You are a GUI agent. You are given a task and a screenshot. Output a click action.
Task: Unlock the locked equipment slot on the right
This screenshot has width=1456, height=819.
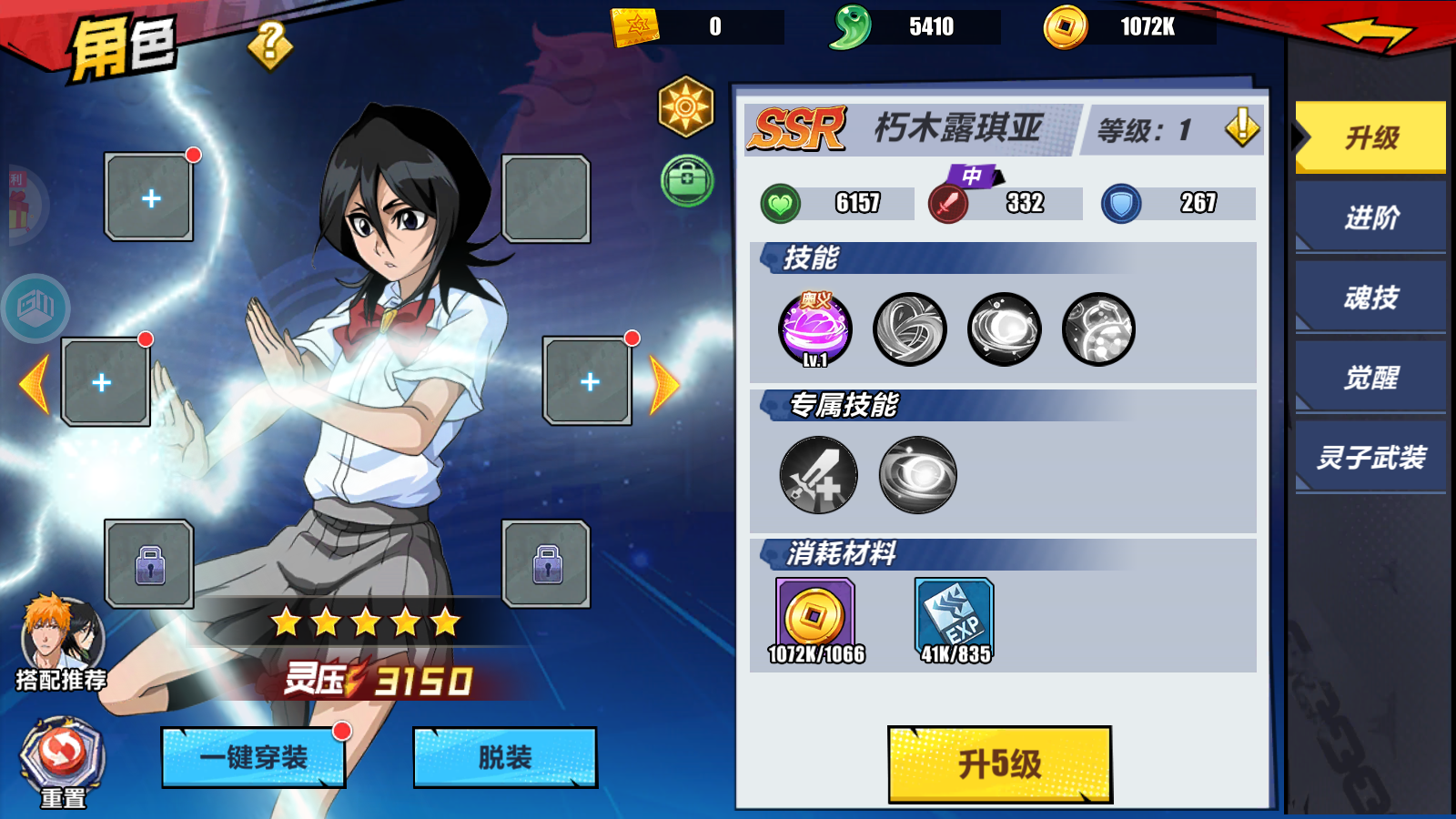pos(546,564)
